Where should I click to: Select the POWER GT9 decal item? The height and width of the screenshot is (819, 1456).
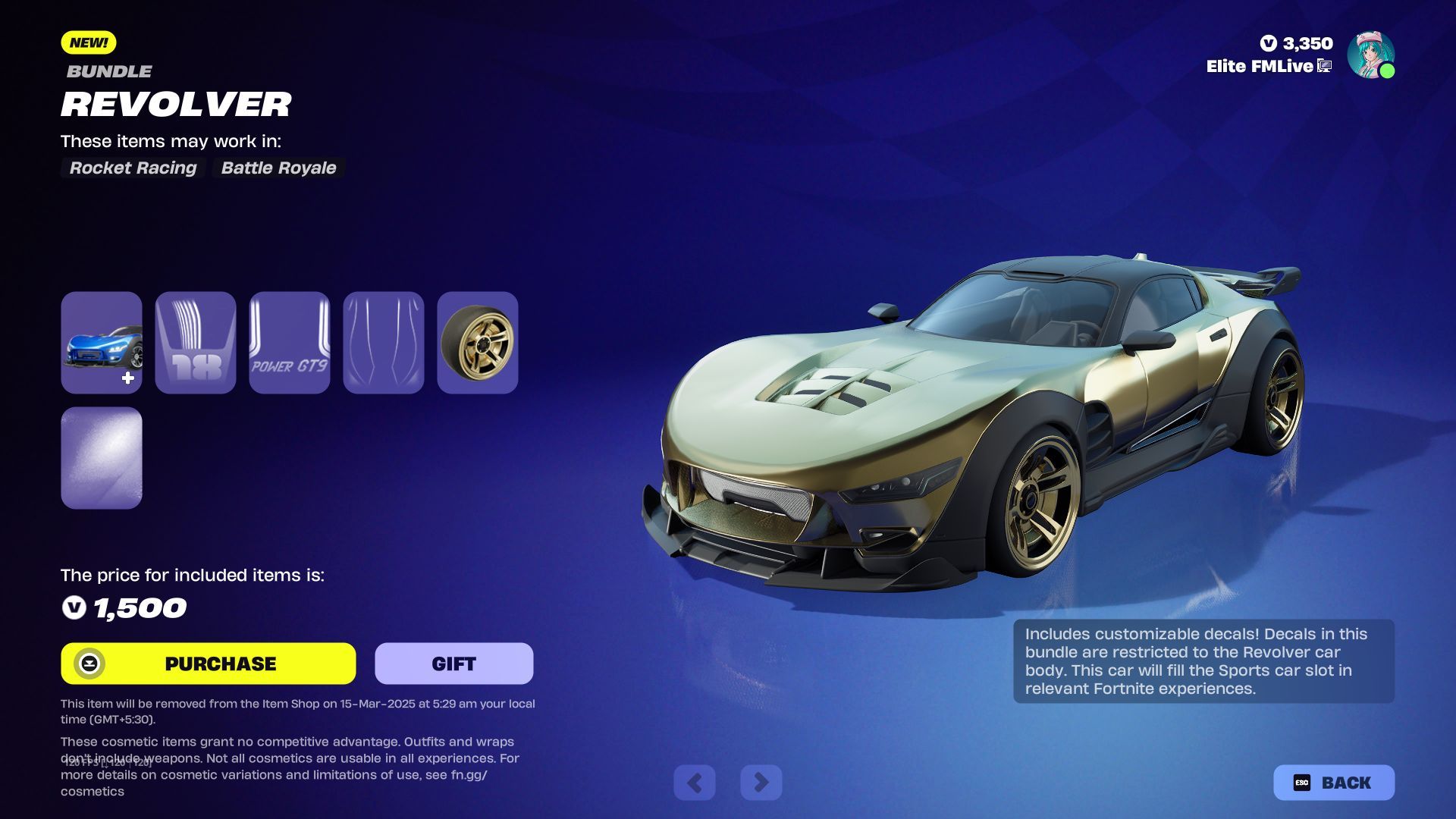[x=289, y=343]
